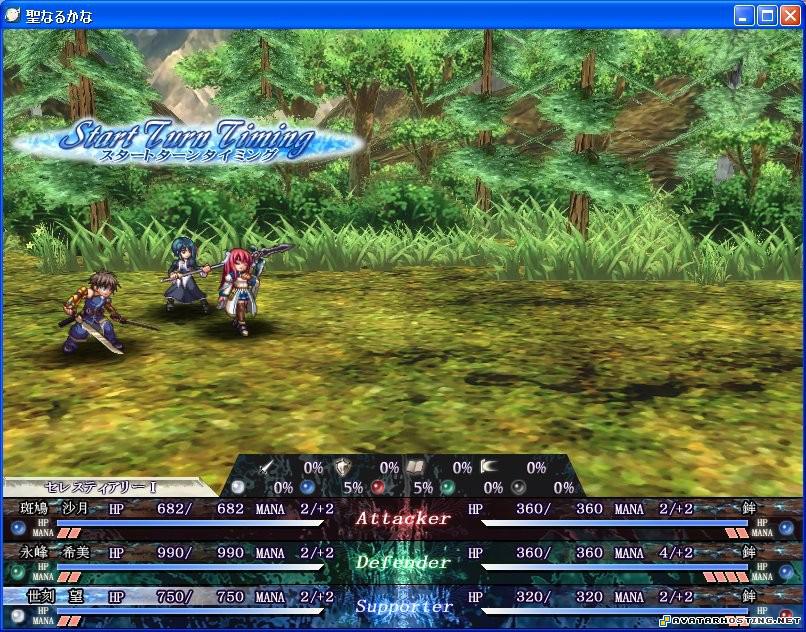Screen dimensions: 806x632
Task: Close the game window
Action: [x=790, y=15]
